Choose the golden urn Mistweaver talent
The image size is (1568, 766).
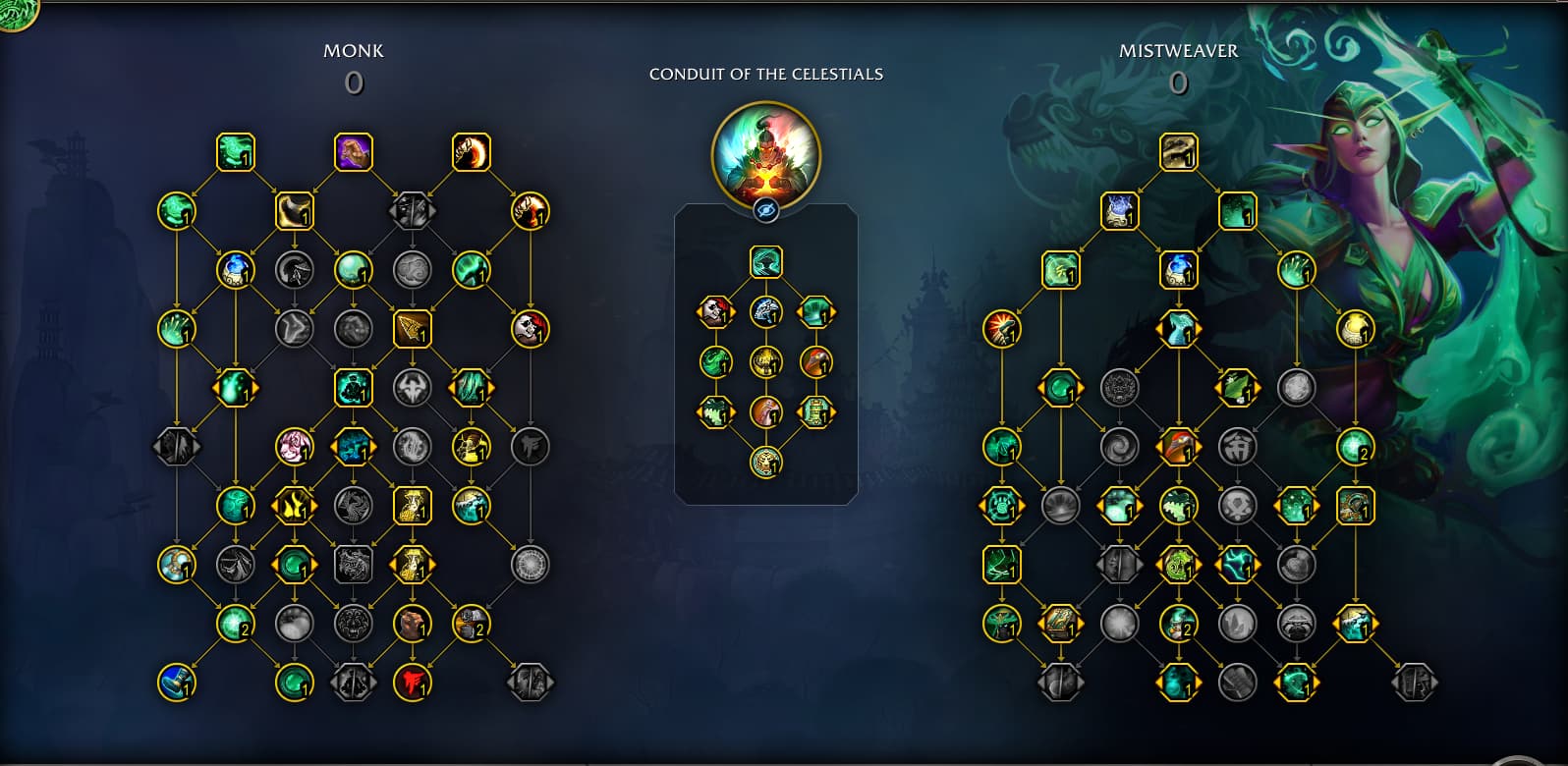tap(1355, 329)
